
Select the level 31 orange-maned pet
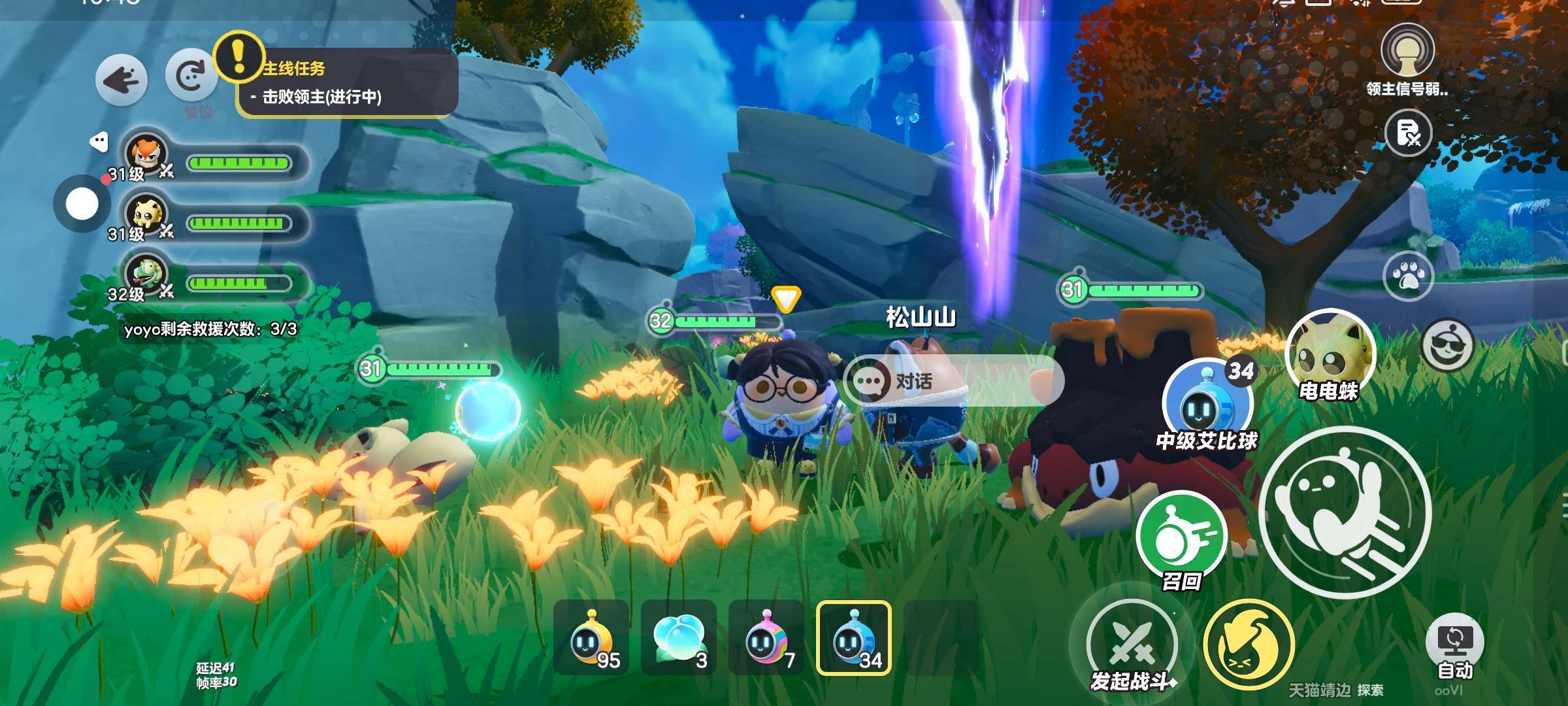[x=147, y=157]
